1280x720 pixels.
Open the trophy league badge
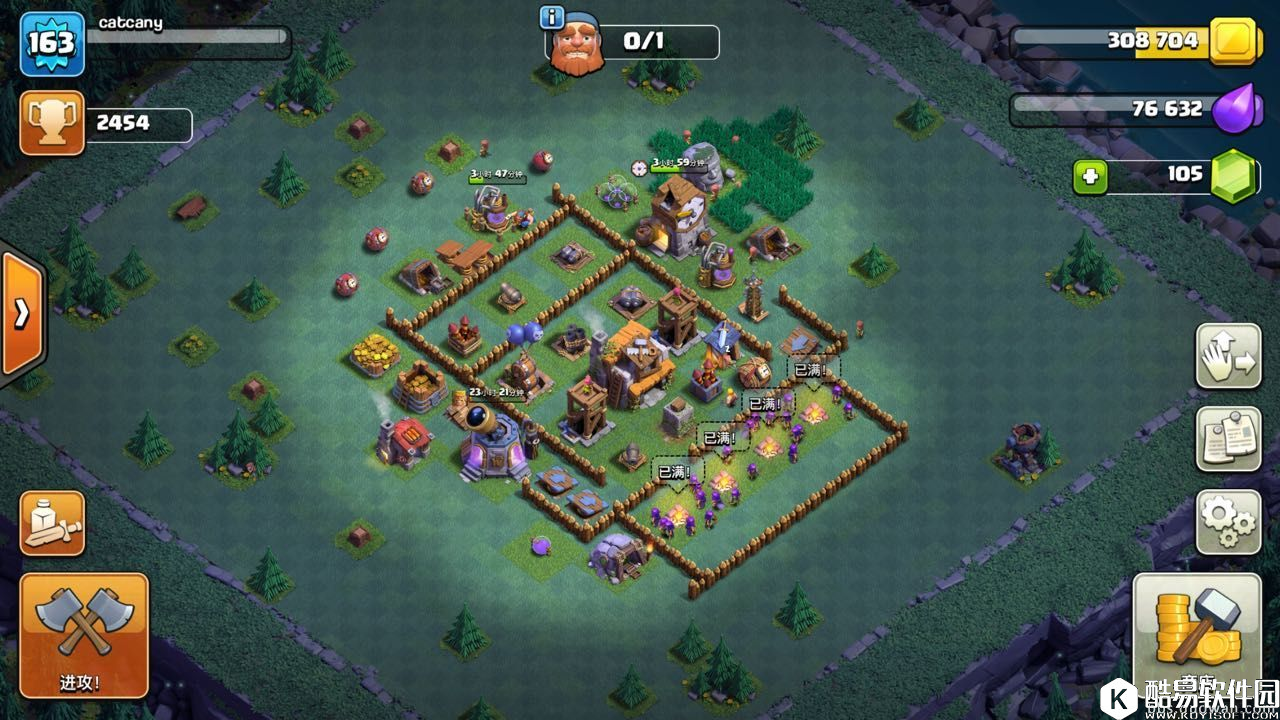tap(52, 124)
